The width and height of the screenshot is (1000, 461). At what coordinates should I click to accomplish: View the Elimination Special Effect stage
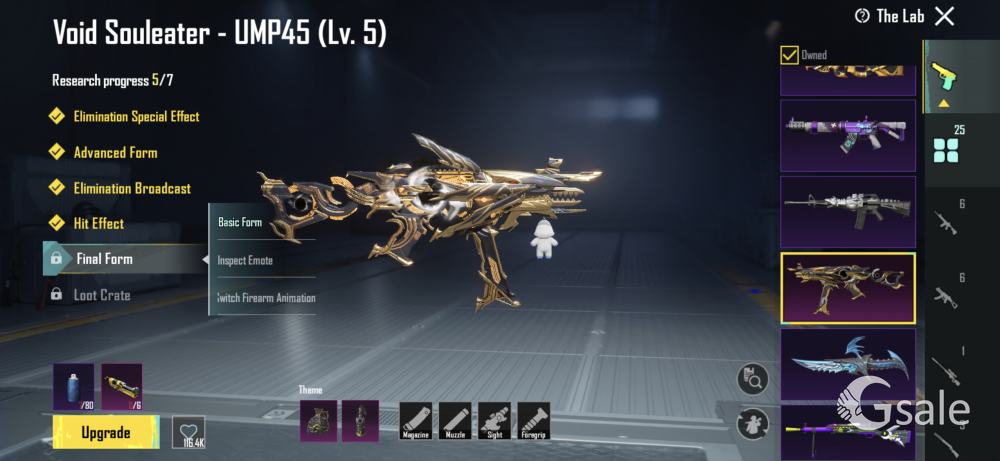click(136, 117)
